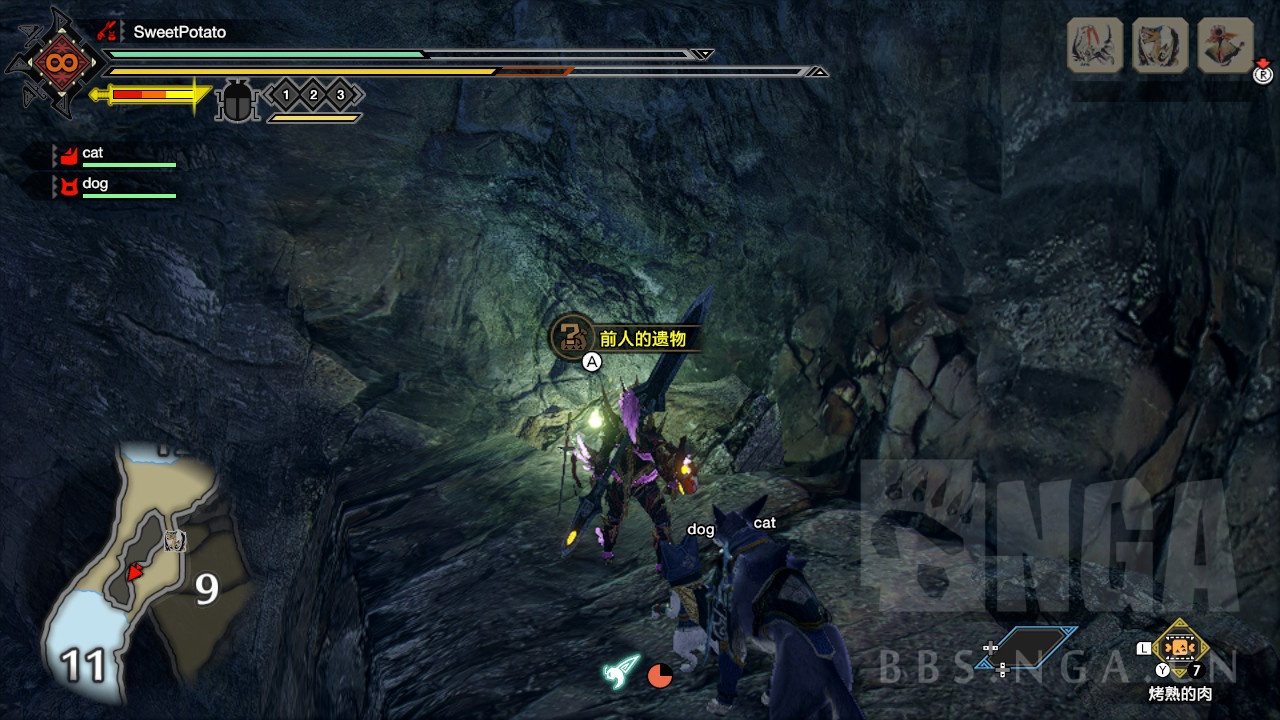Choose the middle monster target icon
Viewport: 1280px width, 720px height.
[1160, 45]
